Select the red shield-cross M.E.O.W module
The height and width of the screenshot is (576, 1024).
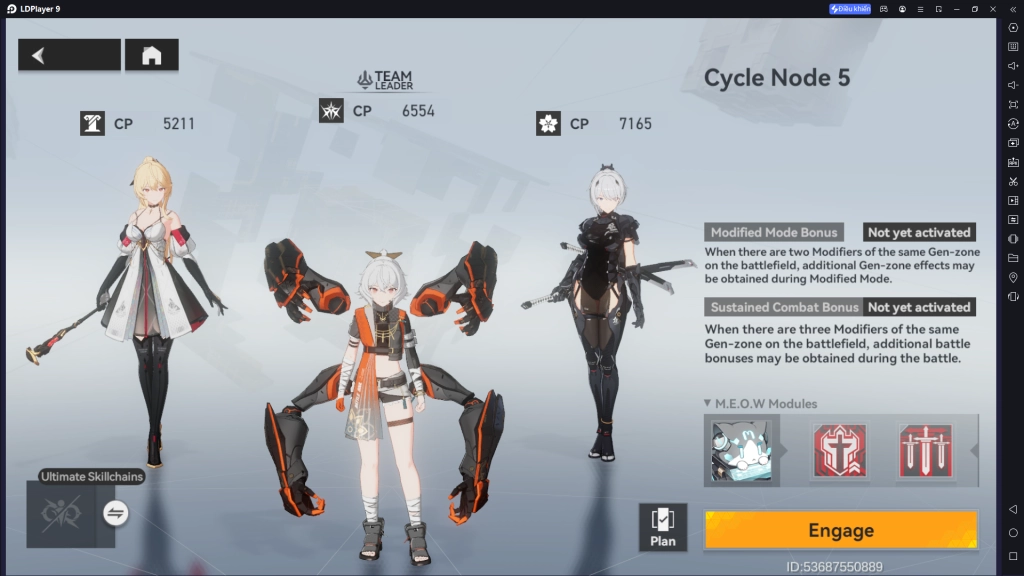pos(840,450)
